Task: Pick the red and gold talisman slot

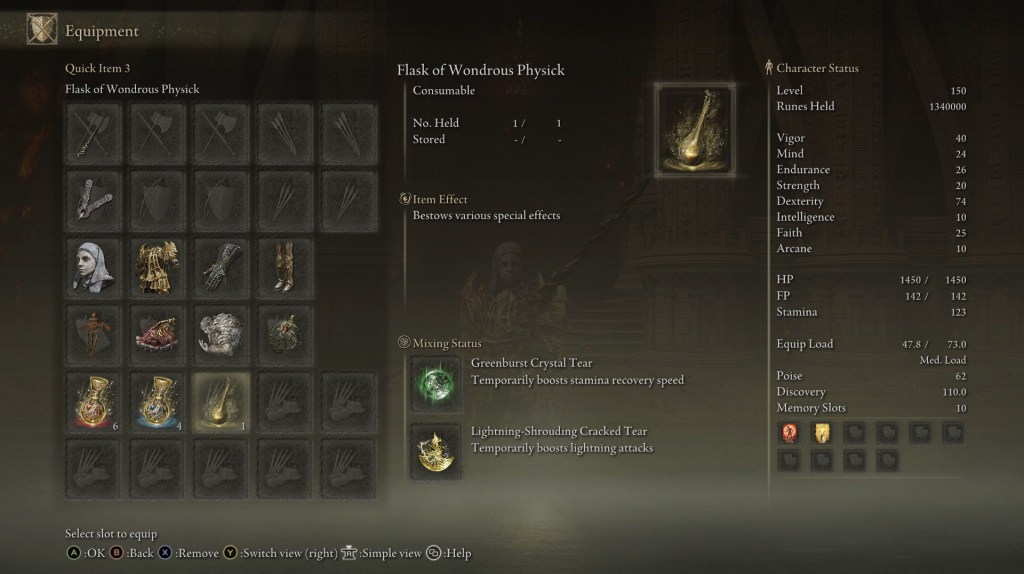Action: point(157,334)
